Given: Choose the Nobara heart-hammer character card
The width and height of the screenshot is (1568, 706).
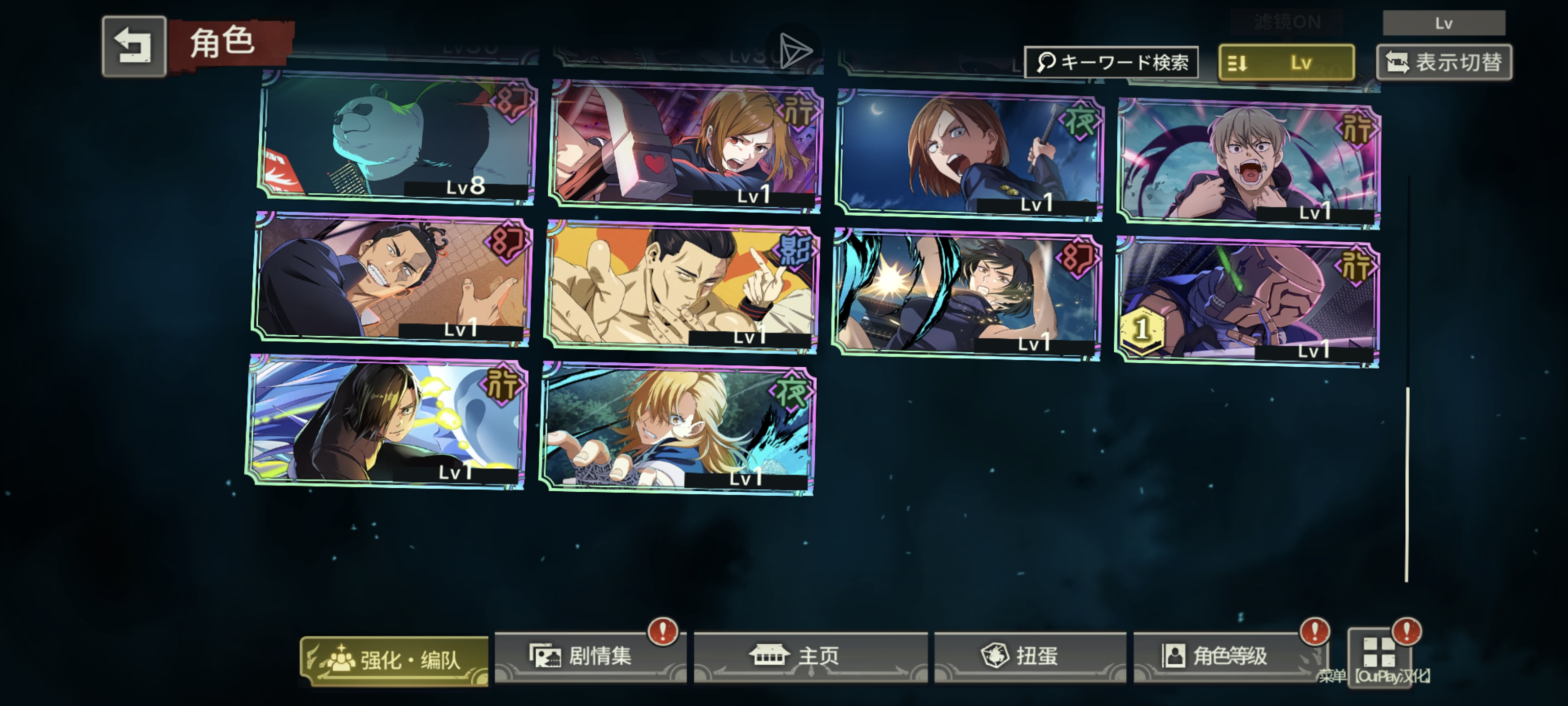Looking at the screenshot, I should (686, 146).
